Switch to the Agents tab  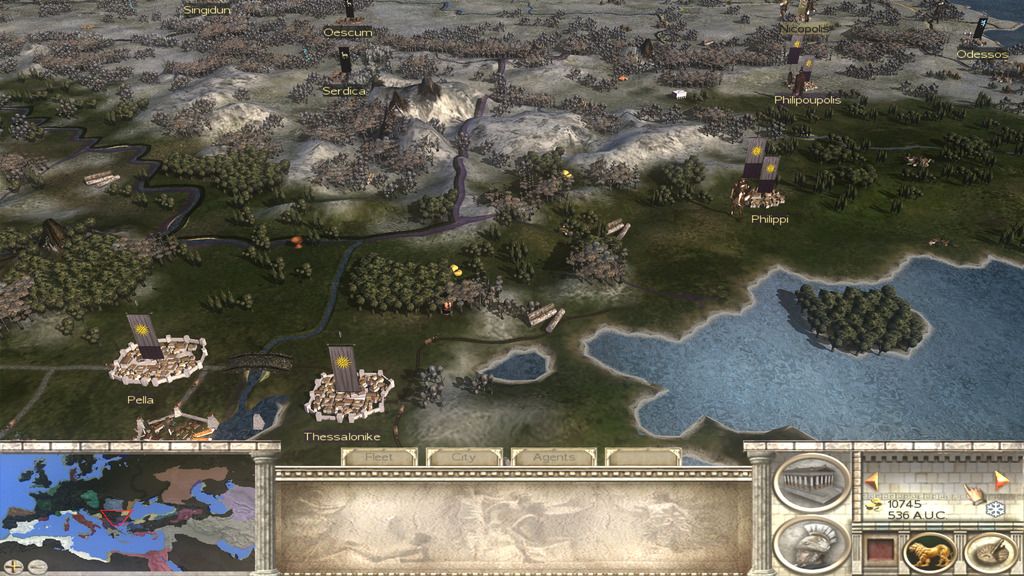[x=553, y=457]
